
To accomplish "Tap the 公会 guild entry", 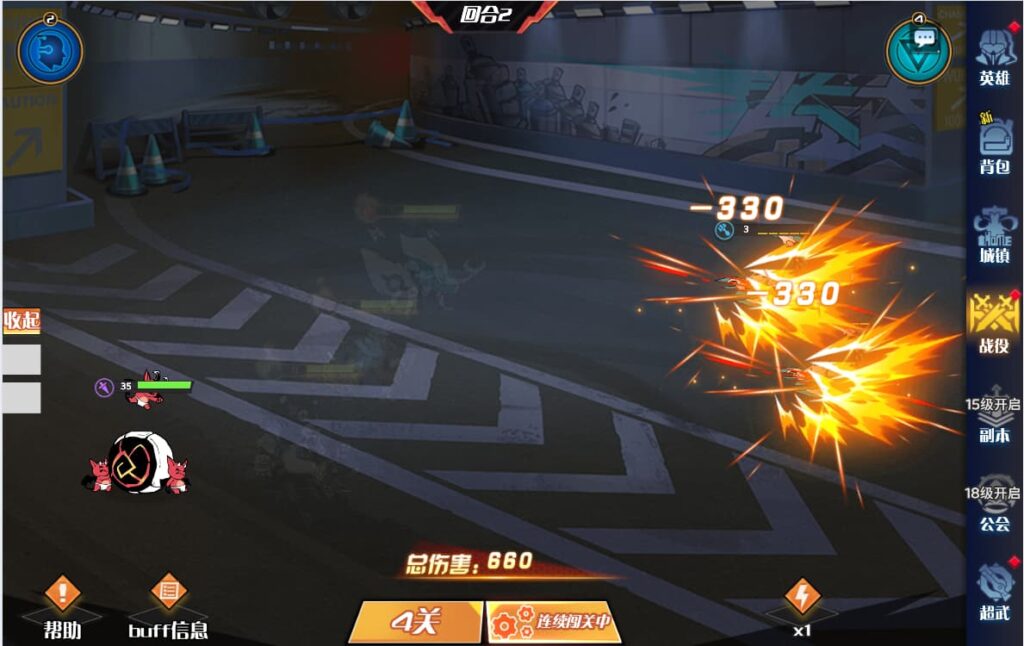I will pyautogui.click(x=993, y=505).
